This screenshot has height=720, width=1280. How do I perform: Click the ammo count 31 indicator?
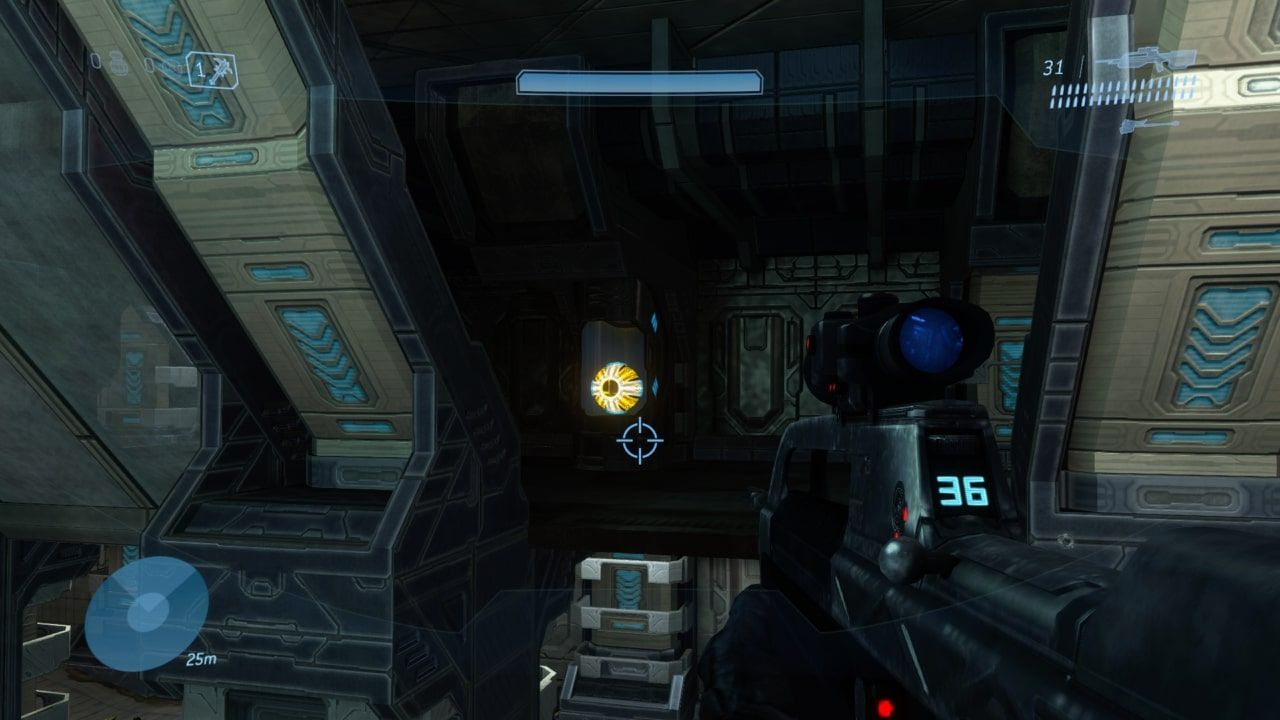tap(1053, 67)
